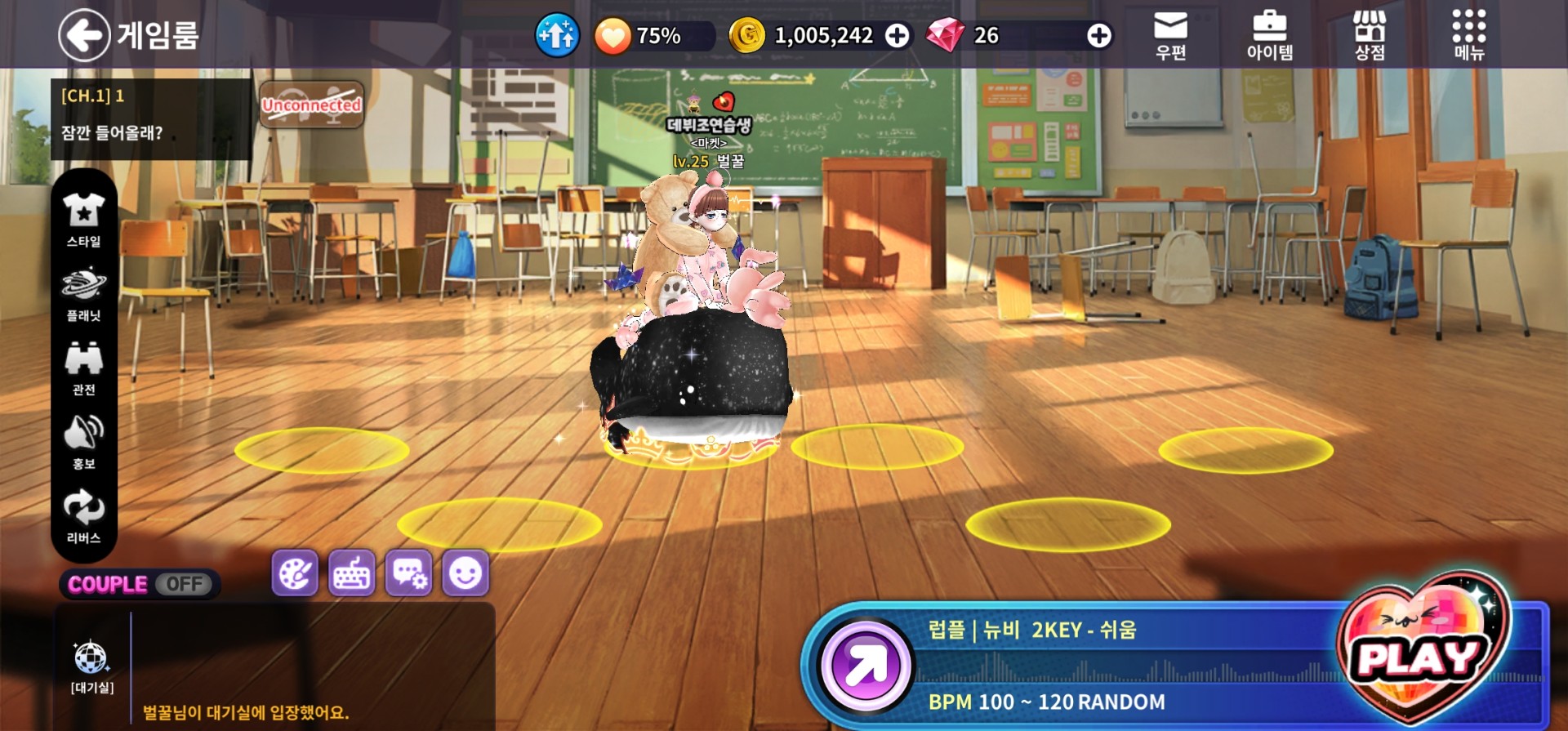Add more gold coins with plus button

[x=898, y=35]
